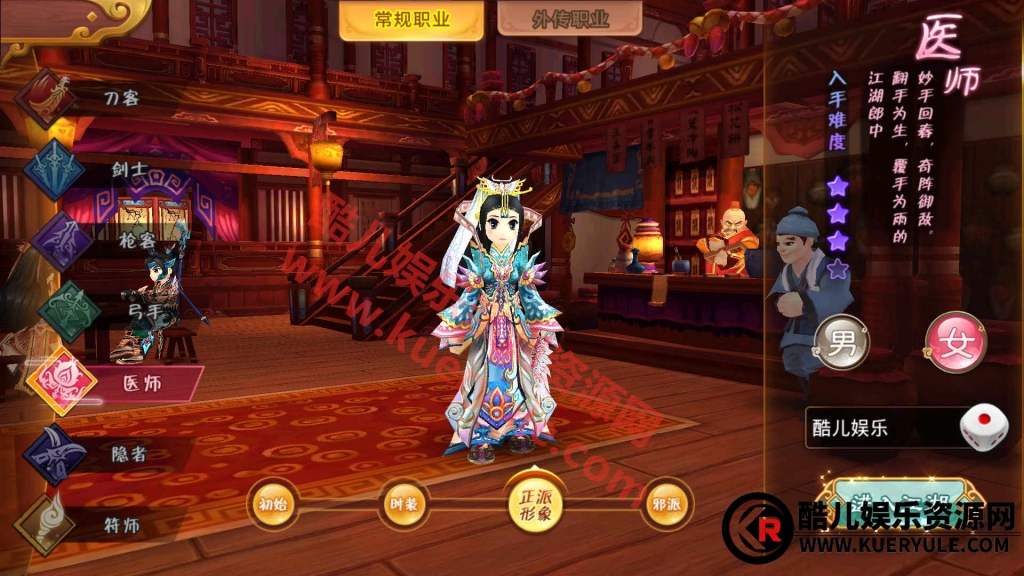Switch to the 邪派 appearance
The height and width of the screenshot is (576, 1024).
click(x=666, y=504)
